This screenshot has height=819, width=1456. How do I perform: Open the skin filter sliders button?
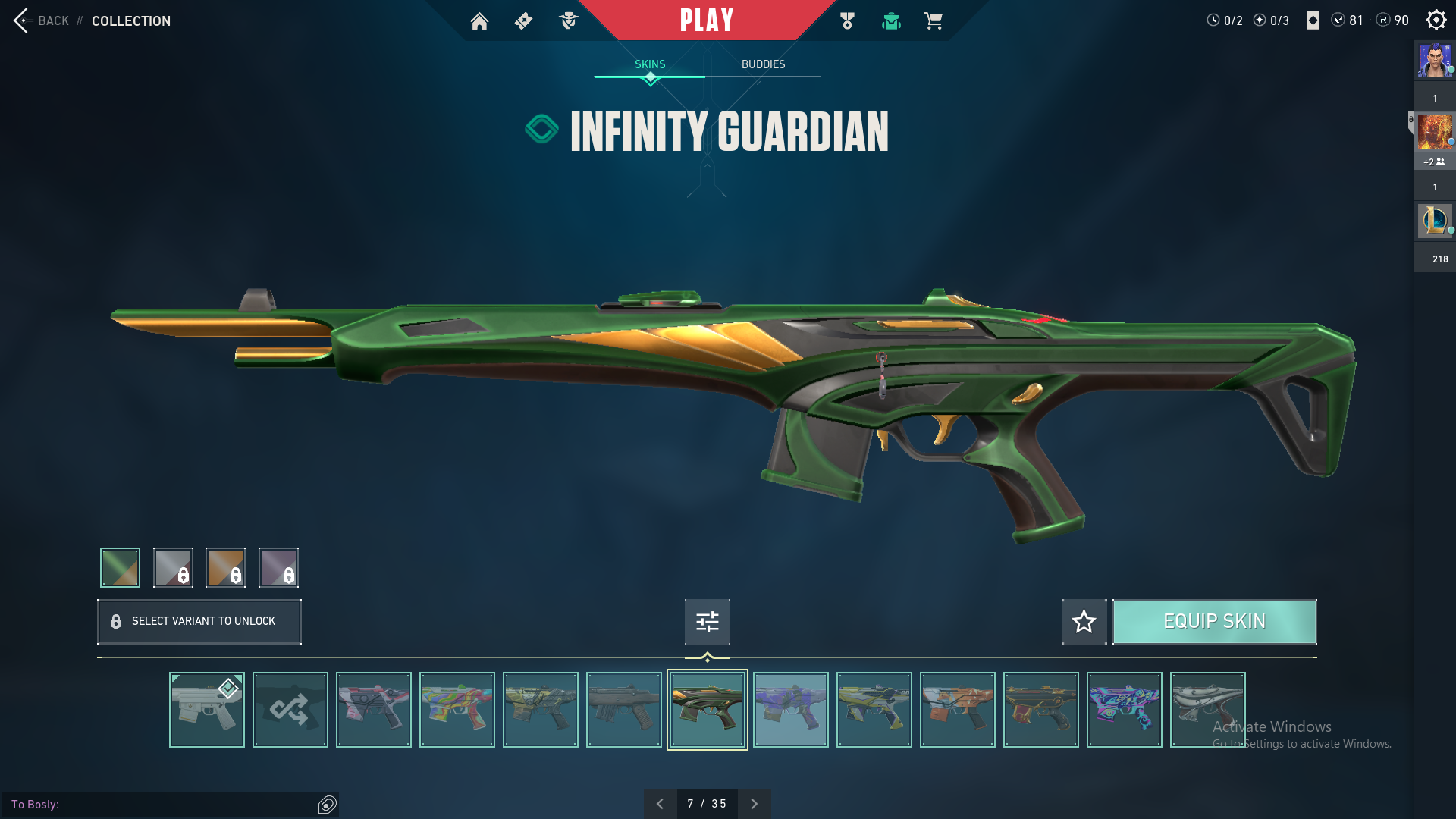click(x=707, y=622)
